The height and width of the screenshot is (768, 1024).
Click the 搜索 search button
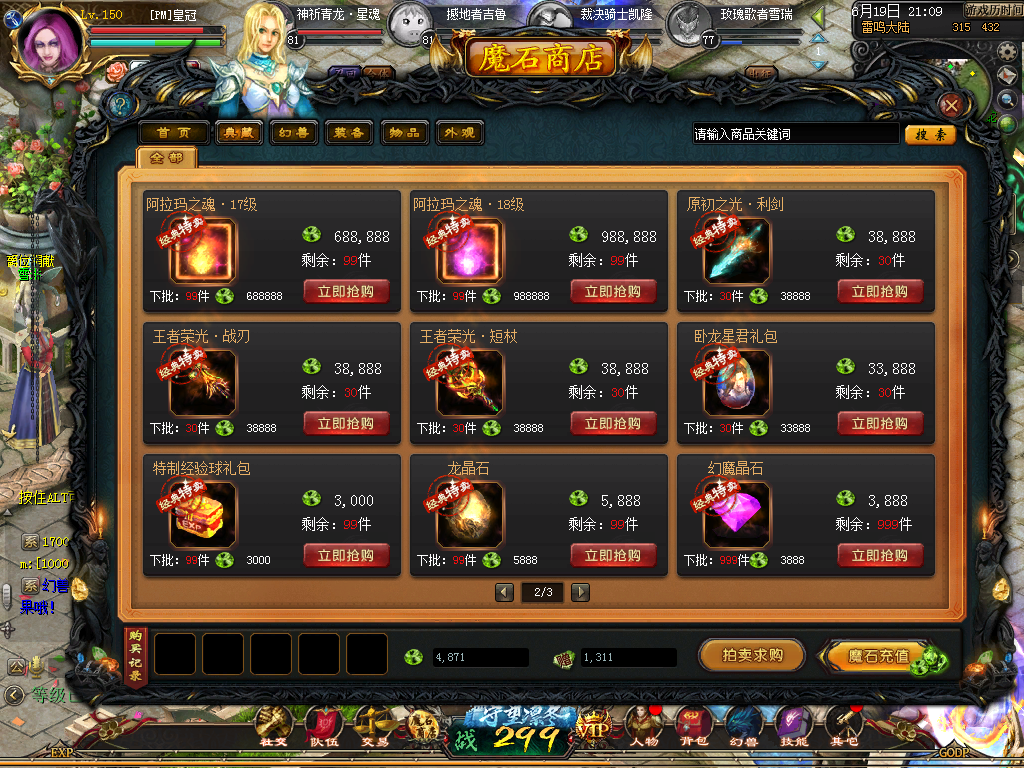[x=930, y=134]
